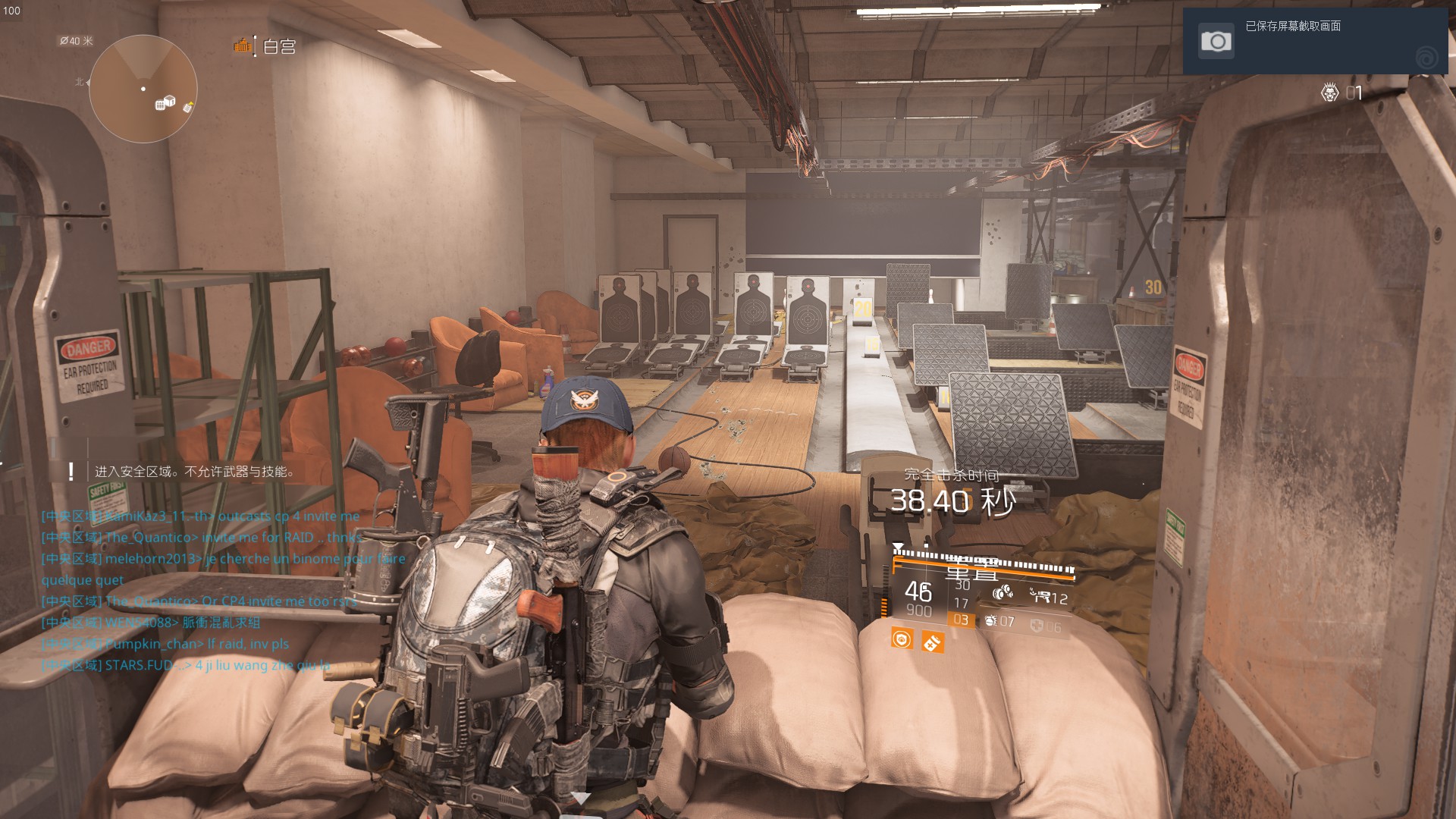Open the screenshot saved notification
Viewport: 1456px width, 819px height.
pyautogui.click(x=1315, y=41)
